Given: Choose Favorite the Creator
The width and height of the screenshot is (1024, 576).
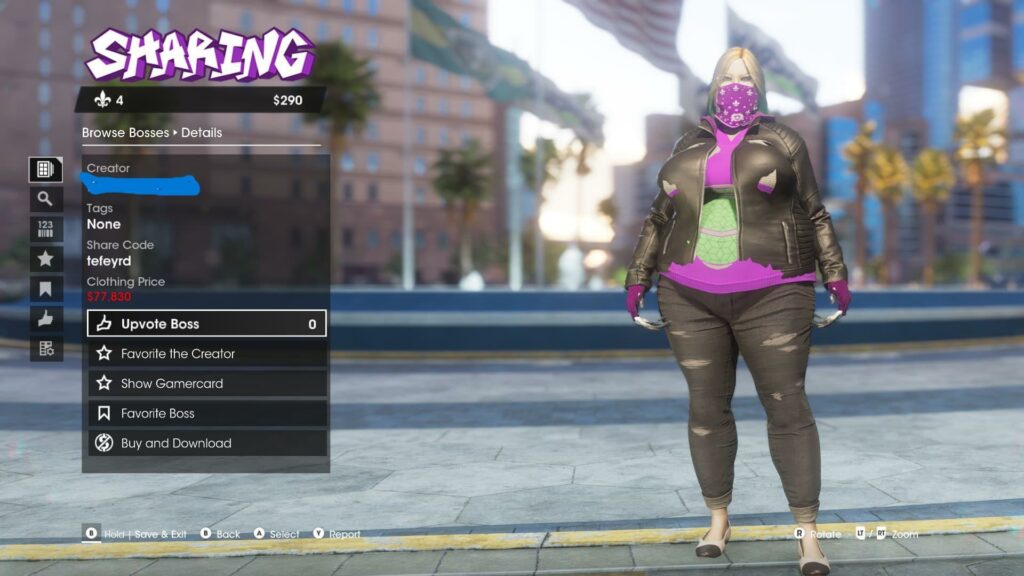Looking at the screenshot, I should [x=207, y=354].
